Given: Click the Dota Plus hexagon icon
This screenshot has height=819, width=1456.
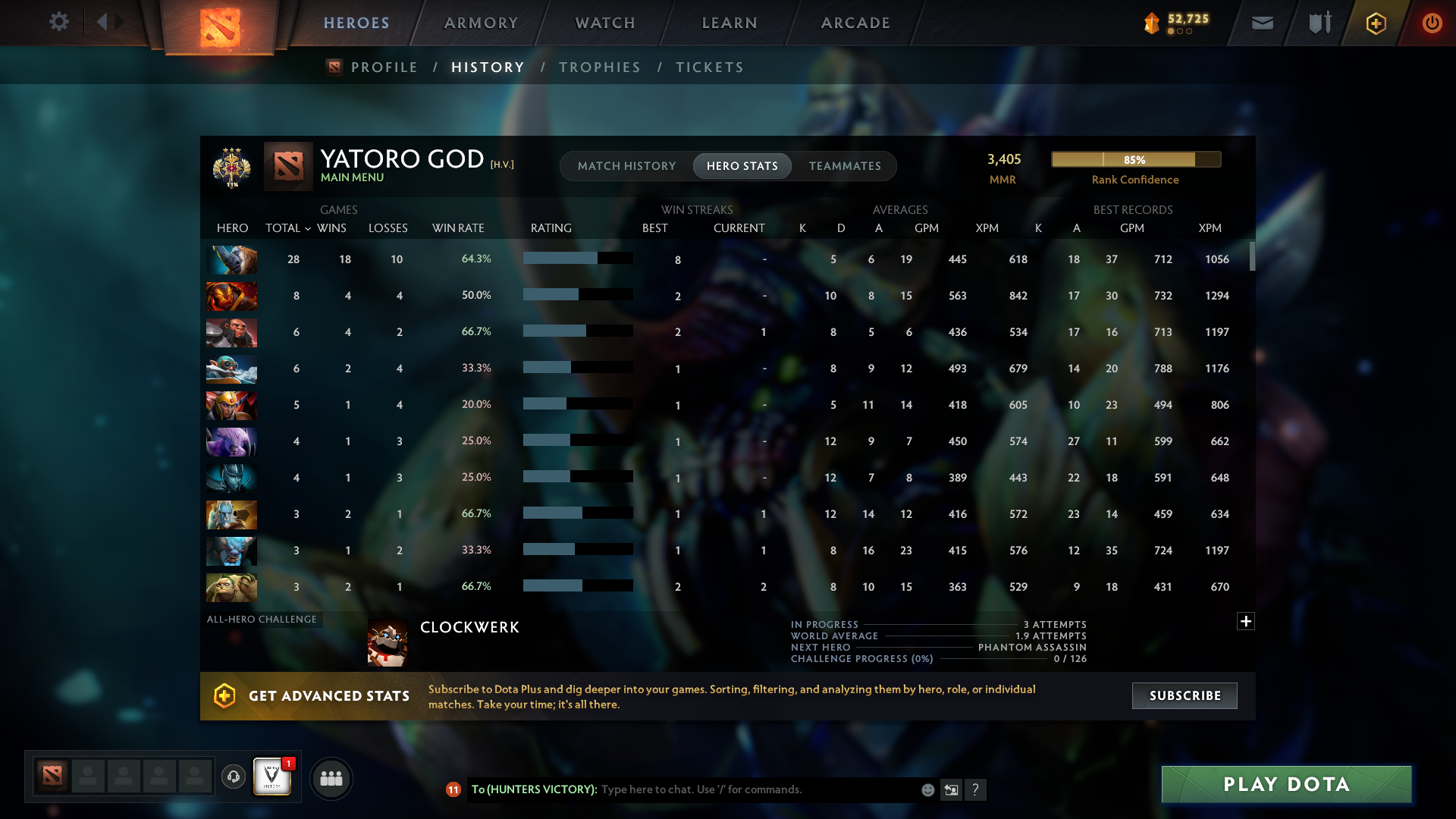Looking at the screenshot, I should (x=1375, y=23).
